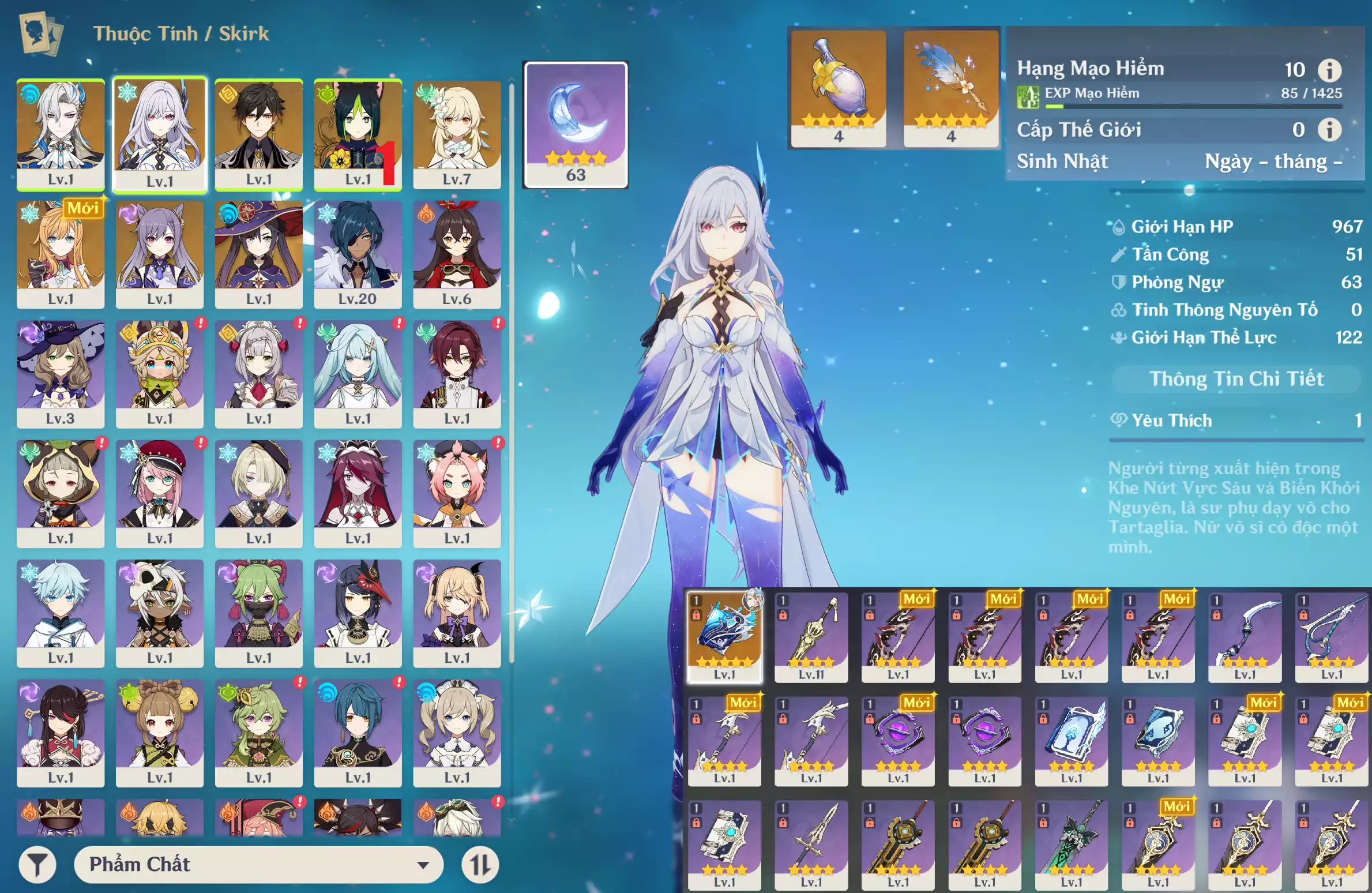Pick the Lv.7 blonde Traveler card
Screen dimensions: 1372x893
(457, 134)
